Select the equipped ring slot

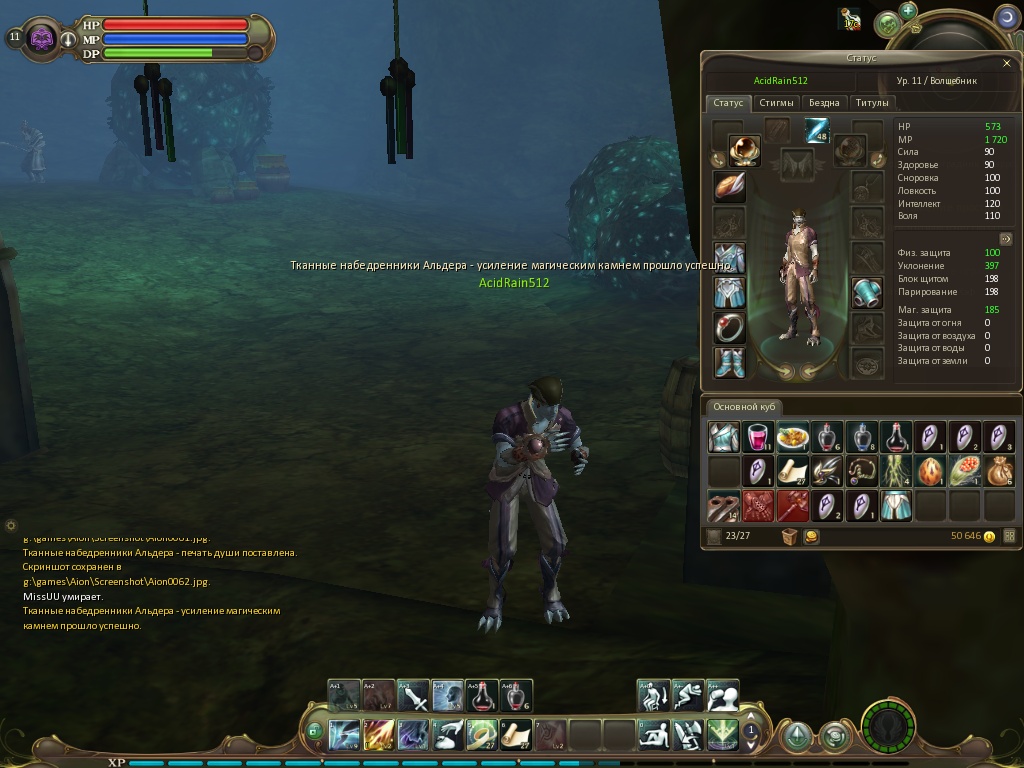[x=729, y=327]
